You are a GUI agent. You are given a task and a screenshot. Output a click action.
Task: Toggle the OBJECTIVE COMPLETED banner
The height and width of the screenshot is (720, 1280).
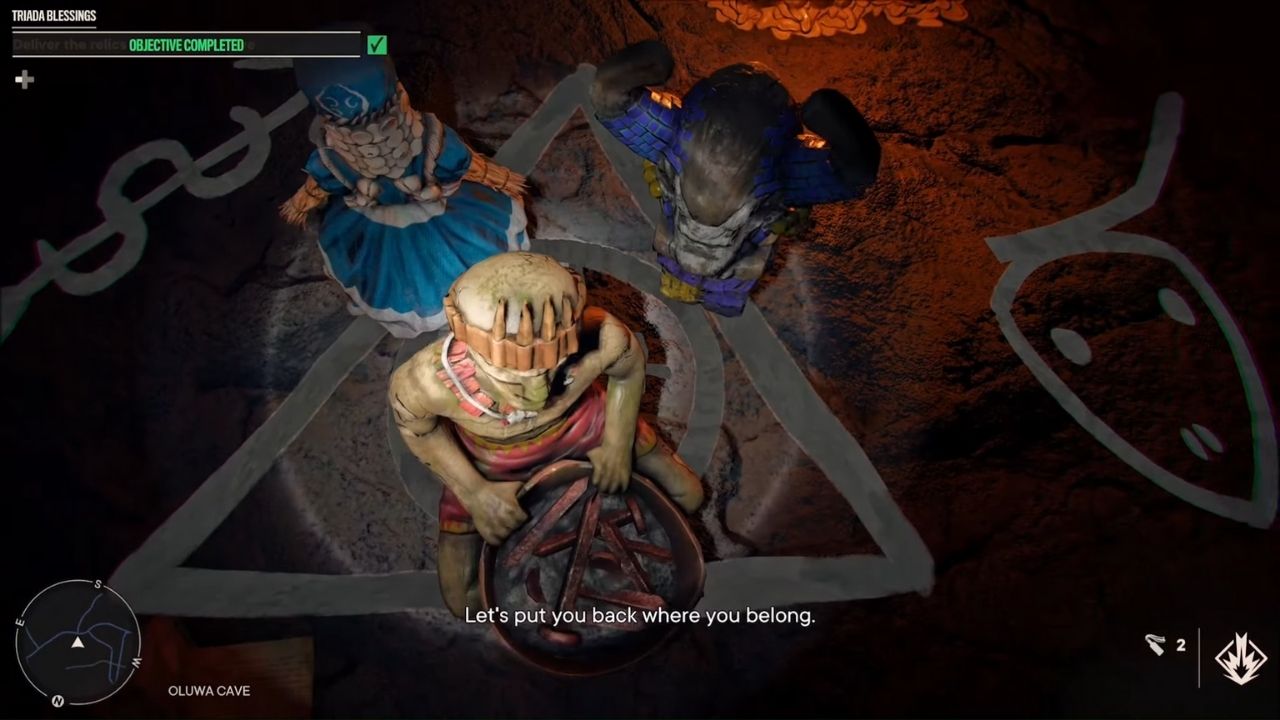click(189, 44)
